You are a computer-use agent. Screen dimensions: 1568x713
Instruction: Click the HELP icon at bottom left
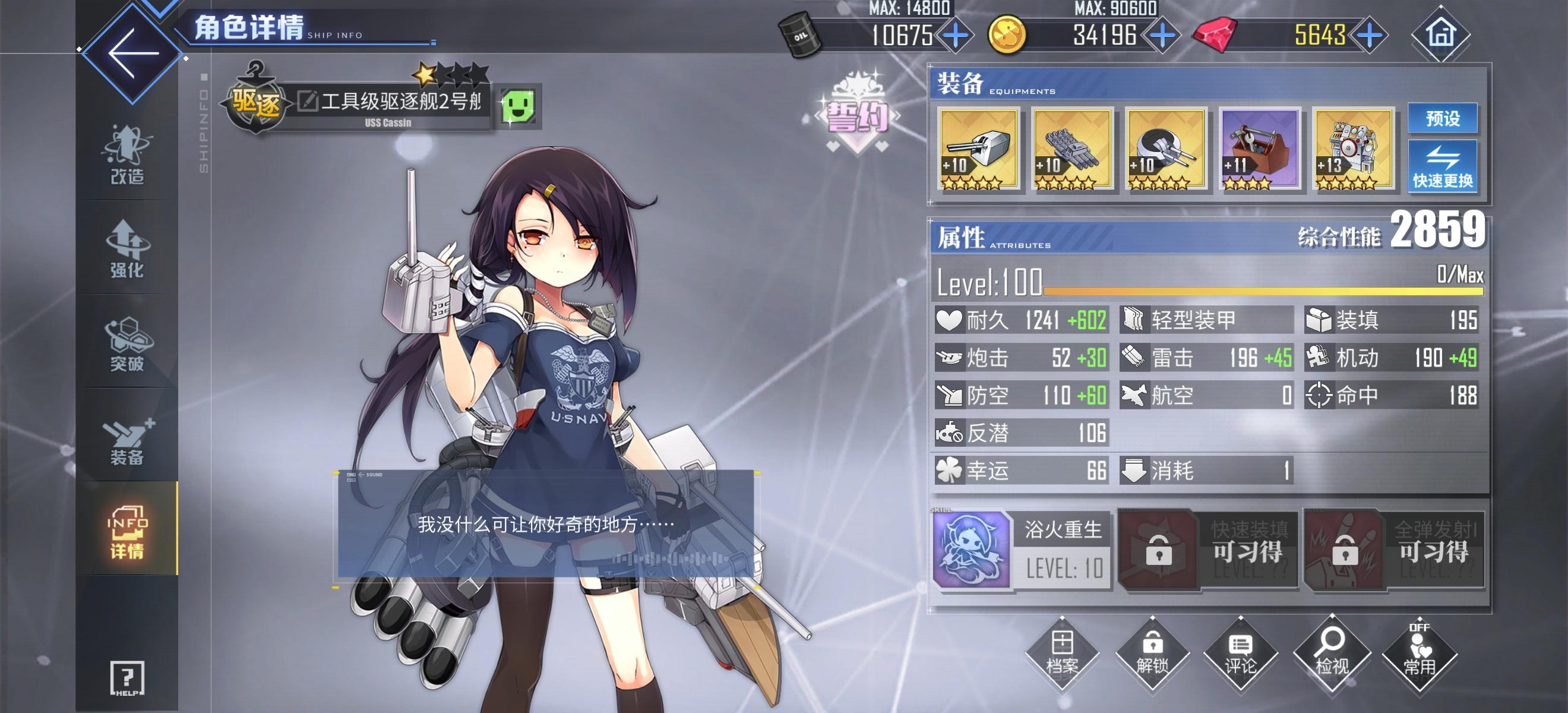(126, 680)
